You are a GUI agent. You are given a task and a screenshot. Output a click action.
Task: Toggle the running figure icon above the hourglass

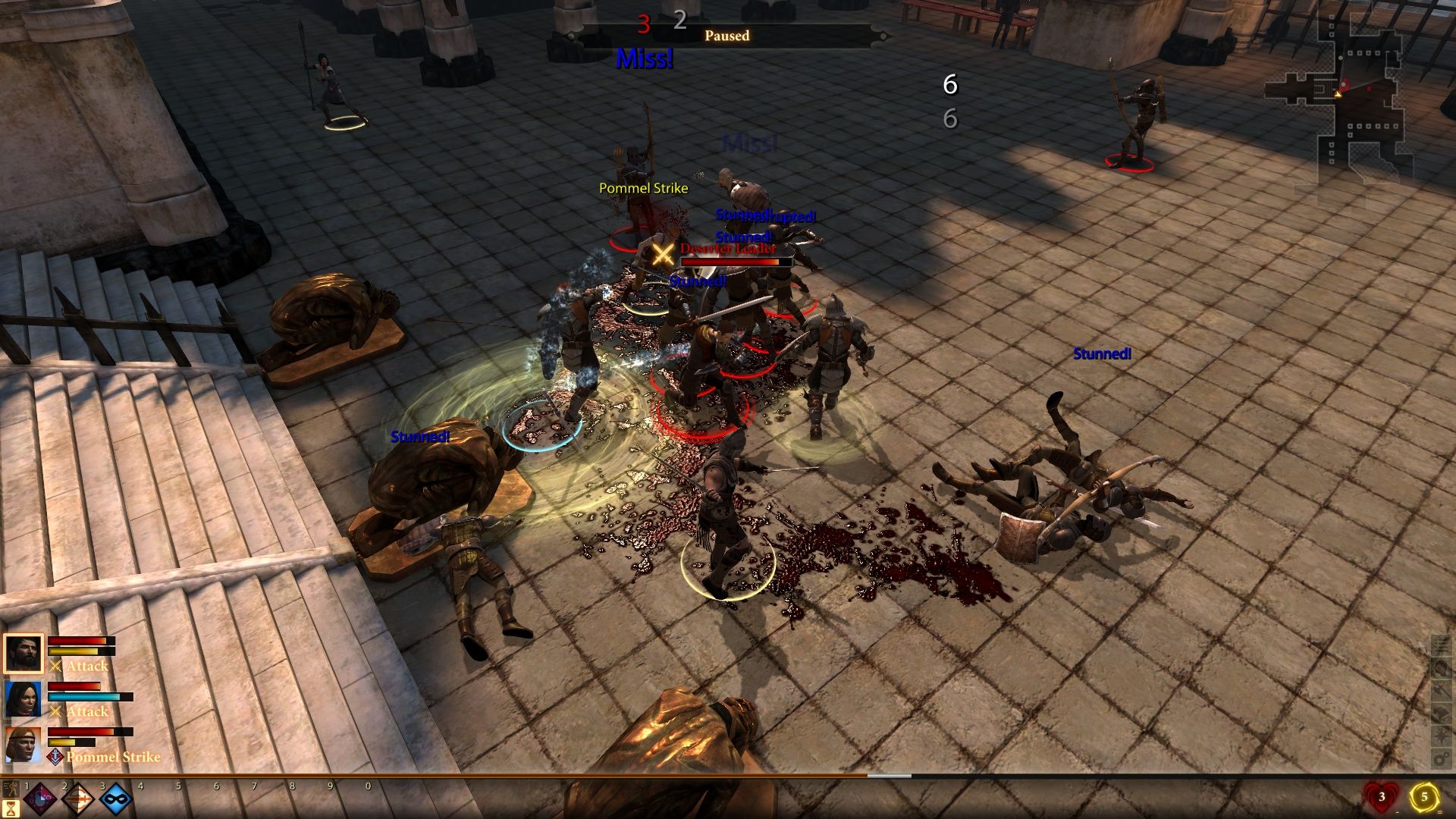[x=11, y=789]
